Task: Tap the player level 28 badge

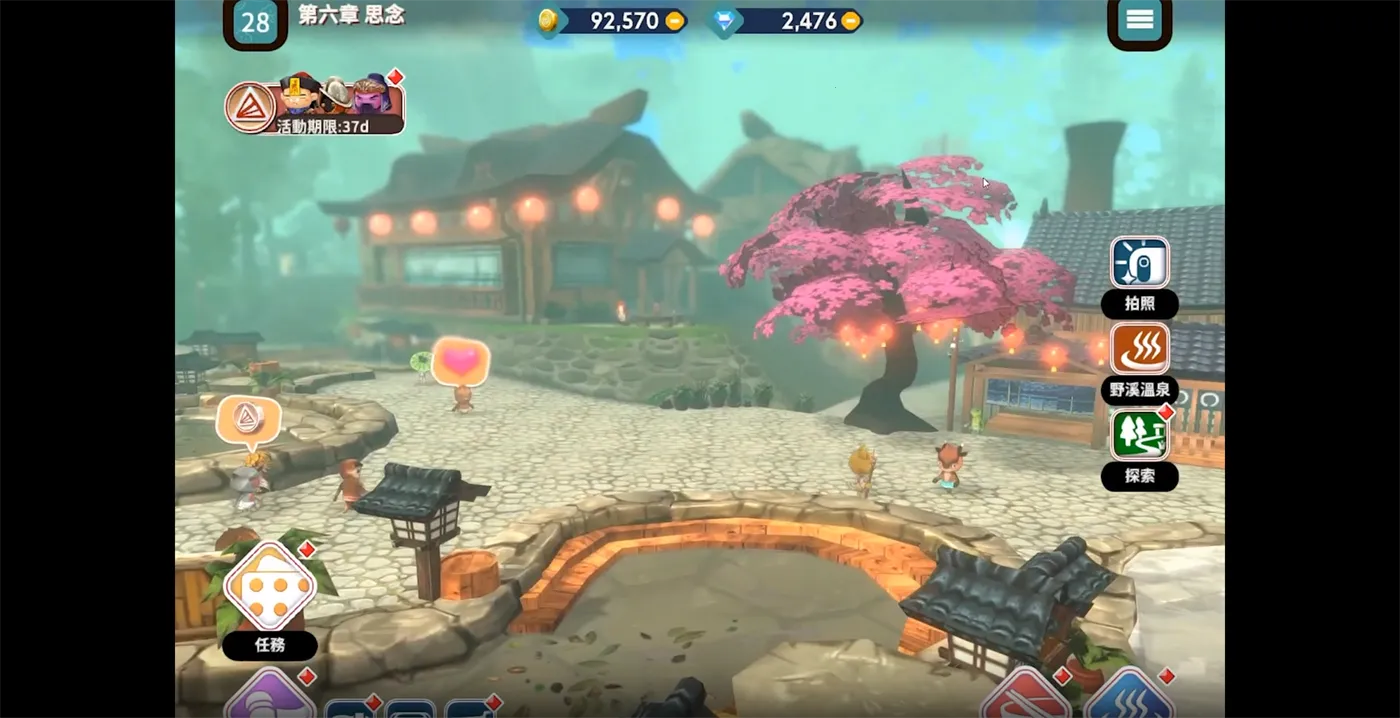Action: [255, 23]
